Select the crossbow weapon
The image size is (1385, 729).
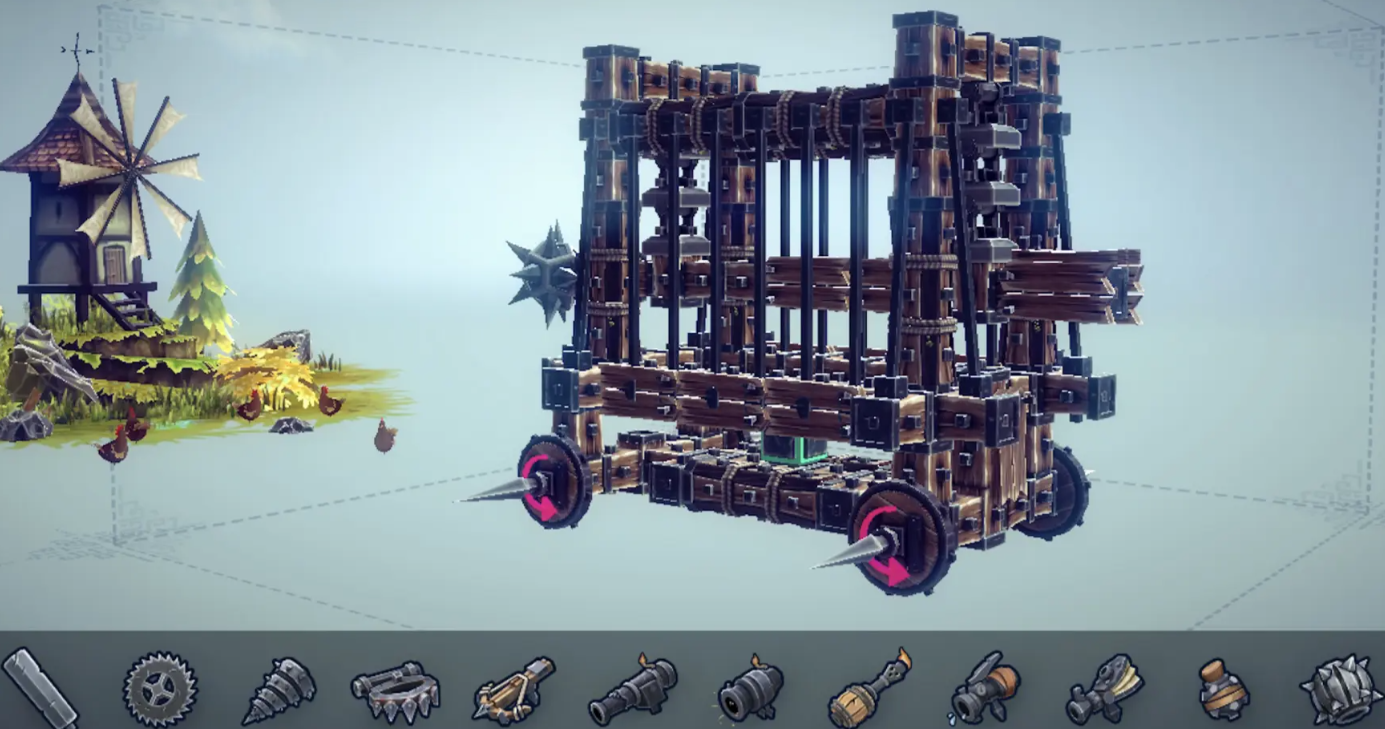(x=514, y=690)
